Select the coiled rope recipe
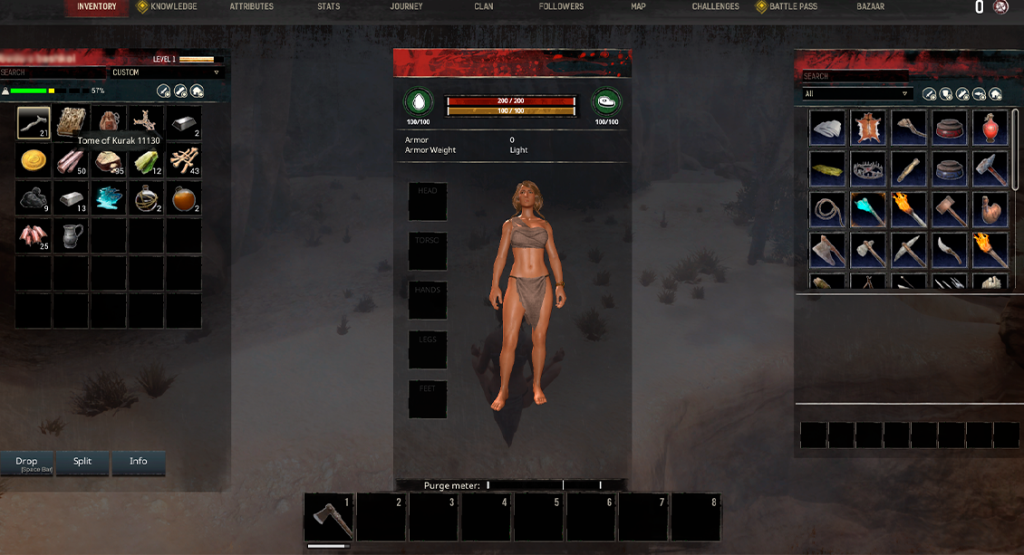 click(827, 209)
